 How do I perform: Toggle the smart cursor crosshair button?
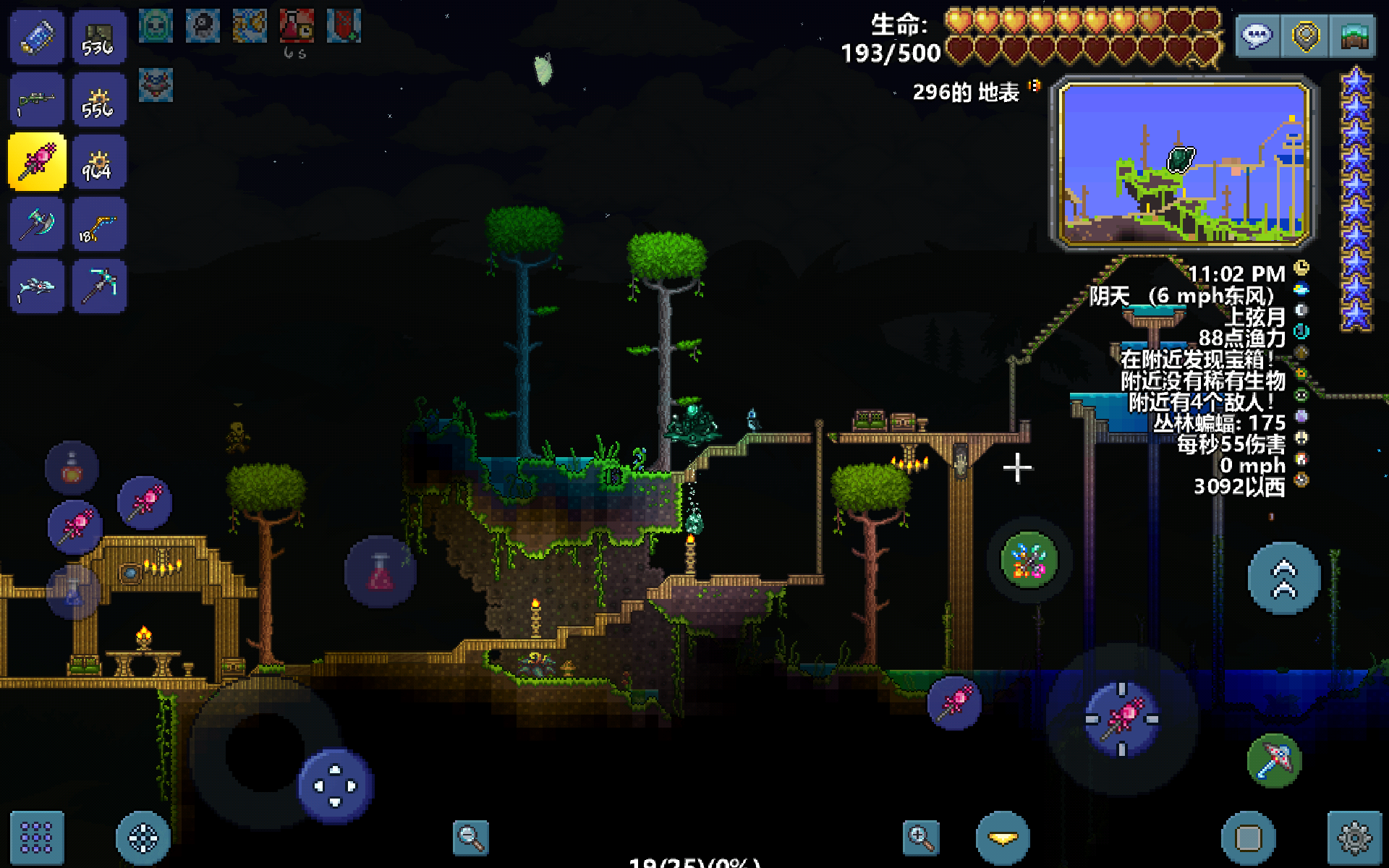coord(143,838)
